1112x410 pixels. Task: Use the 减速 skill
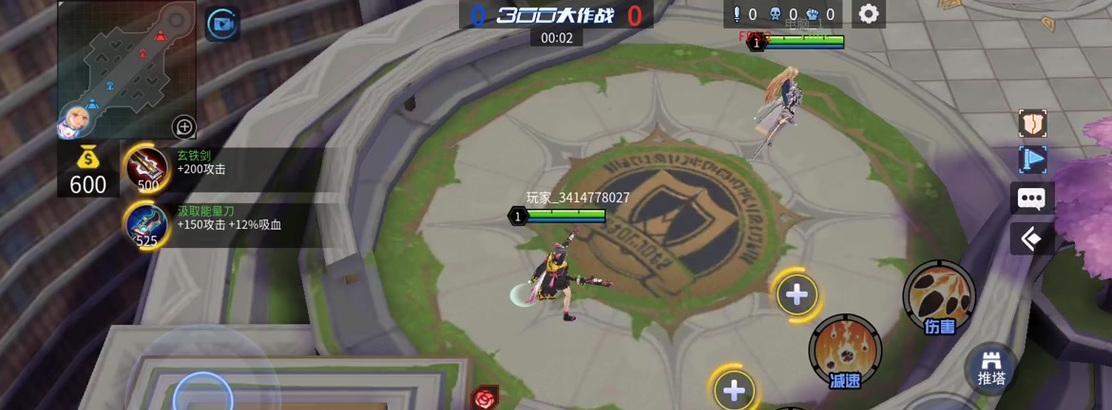coord(845,350)
